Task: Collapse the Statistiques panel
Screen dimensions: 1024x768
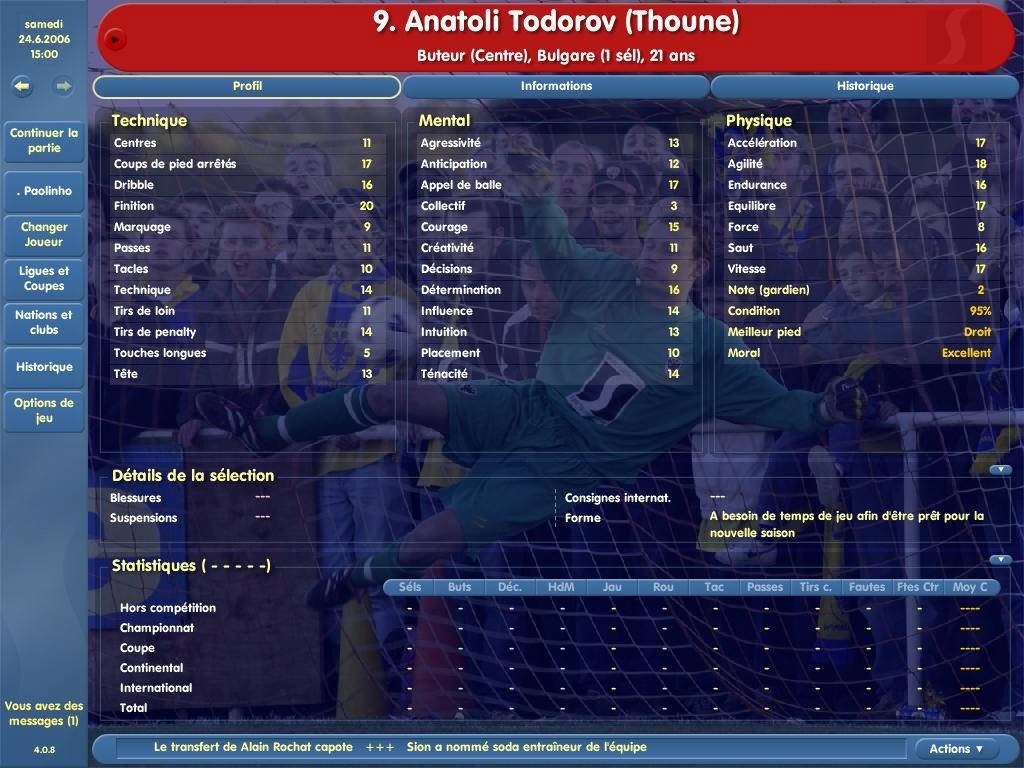Action: coord(1000,559)
